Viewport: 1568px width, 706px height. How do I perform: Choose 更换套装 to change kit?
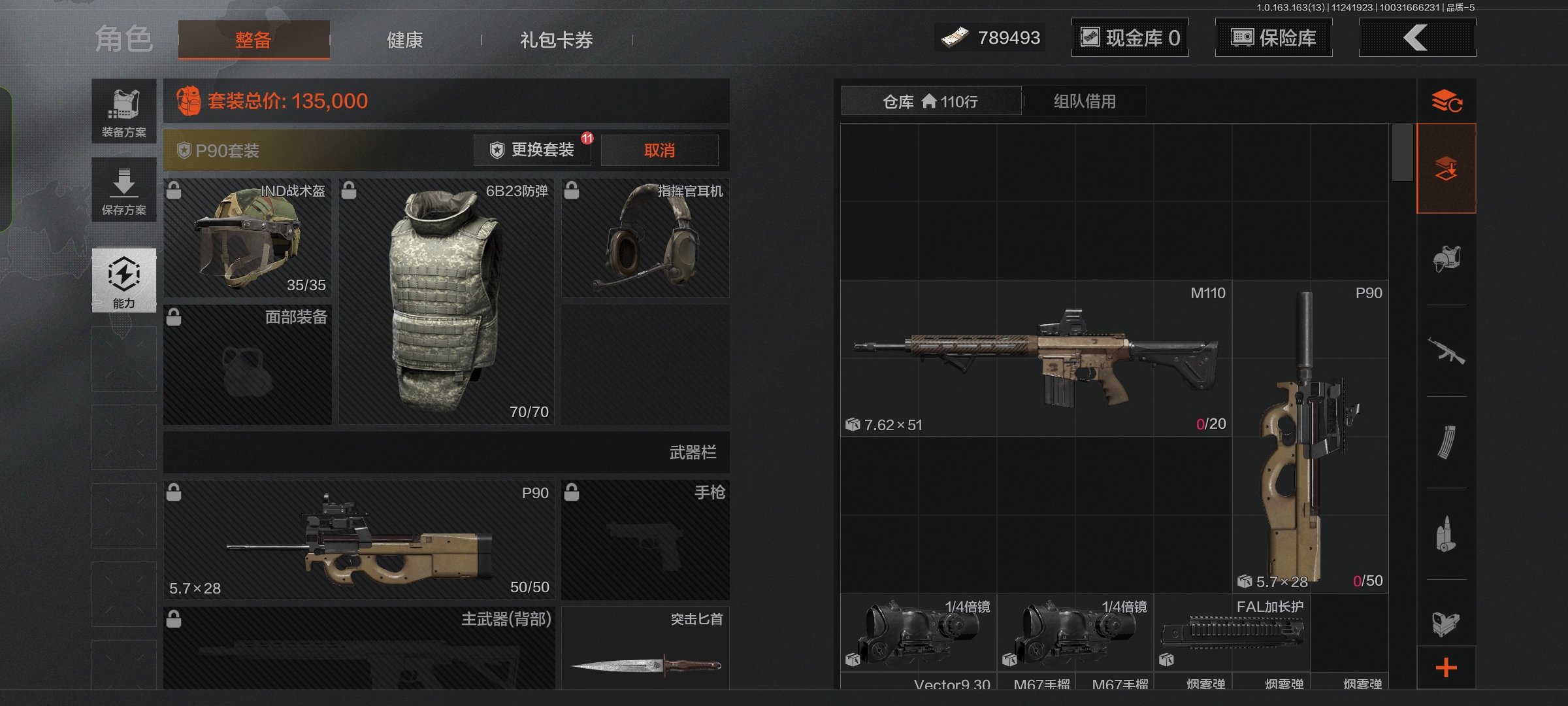pyautogui.click(x=532, y=150)
